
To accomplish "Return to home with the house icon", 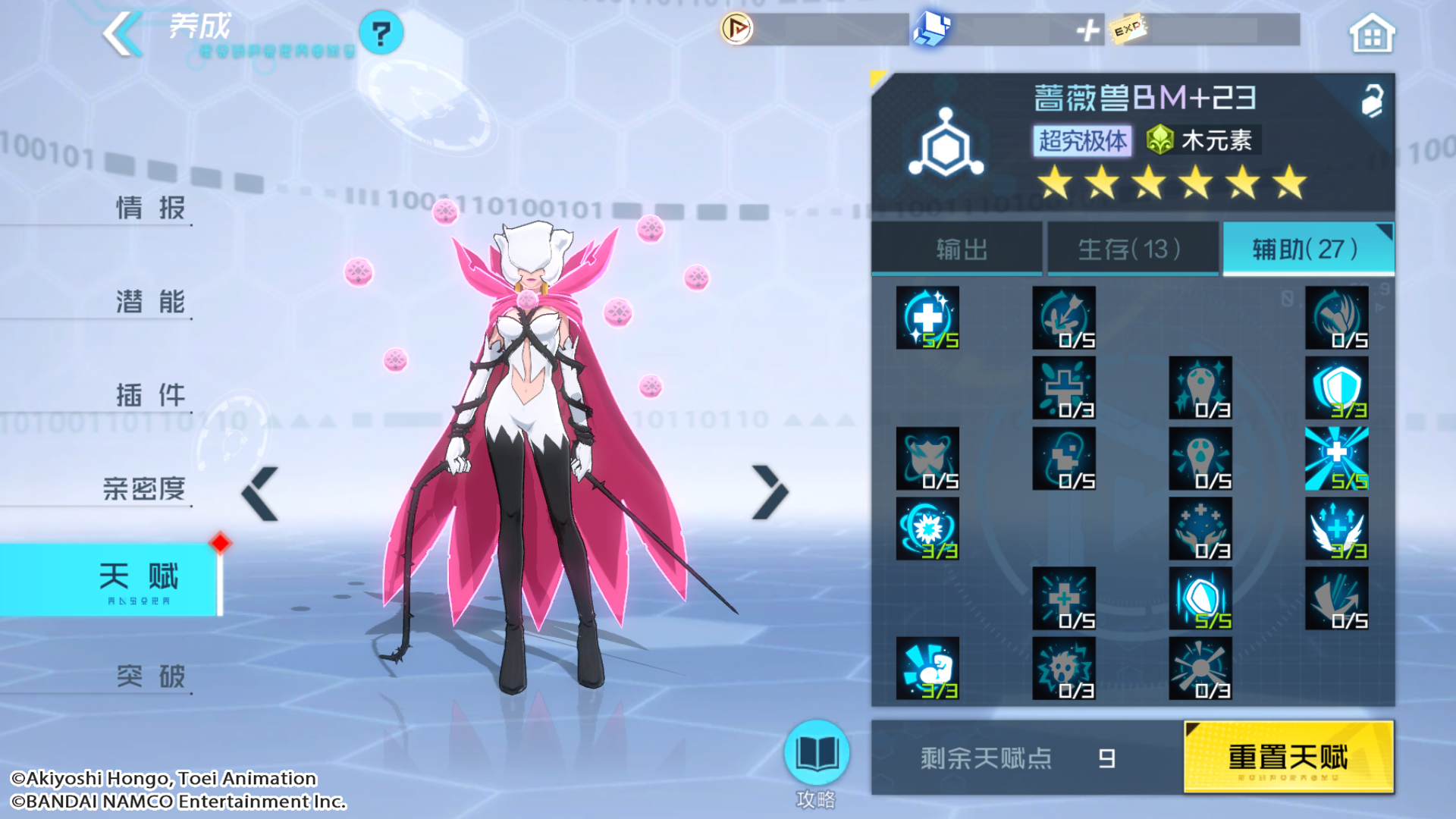I will 1371,34.
